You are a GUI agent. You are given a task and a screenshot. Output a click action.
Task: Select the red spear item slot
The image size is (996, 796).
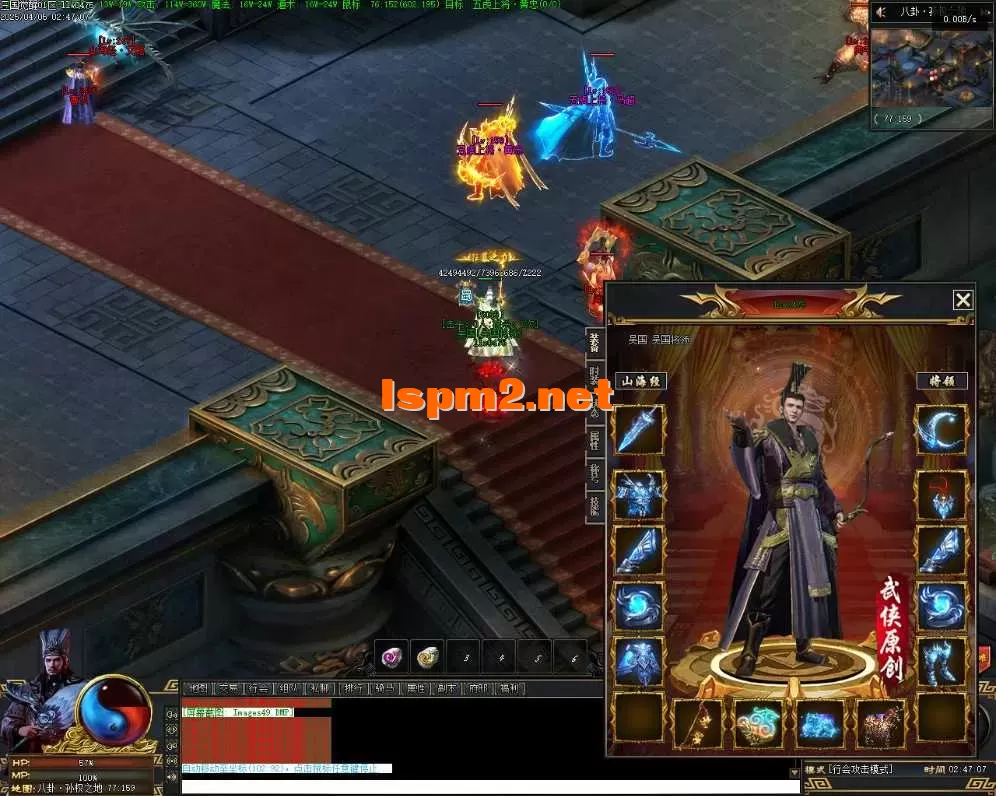[x=698, y=723]
